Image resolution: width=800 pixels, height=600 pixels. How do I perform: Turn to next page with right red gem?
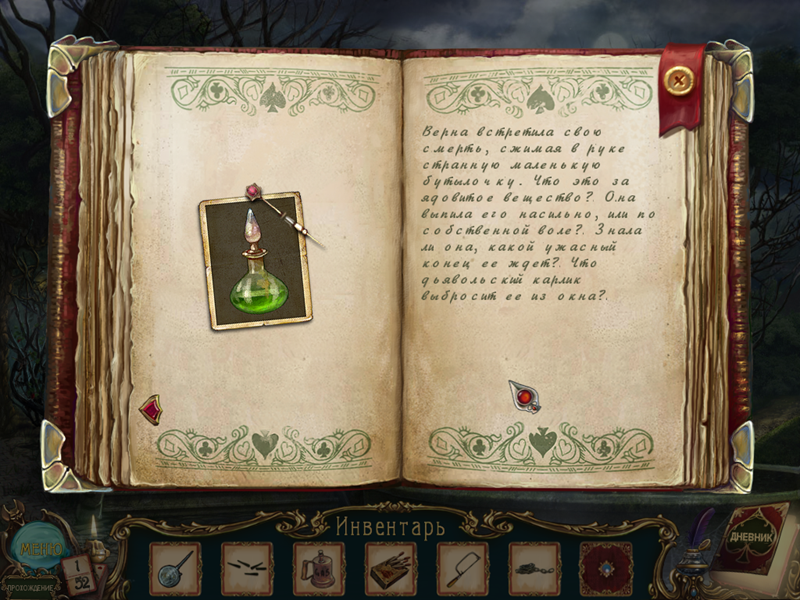pos(523,397)
